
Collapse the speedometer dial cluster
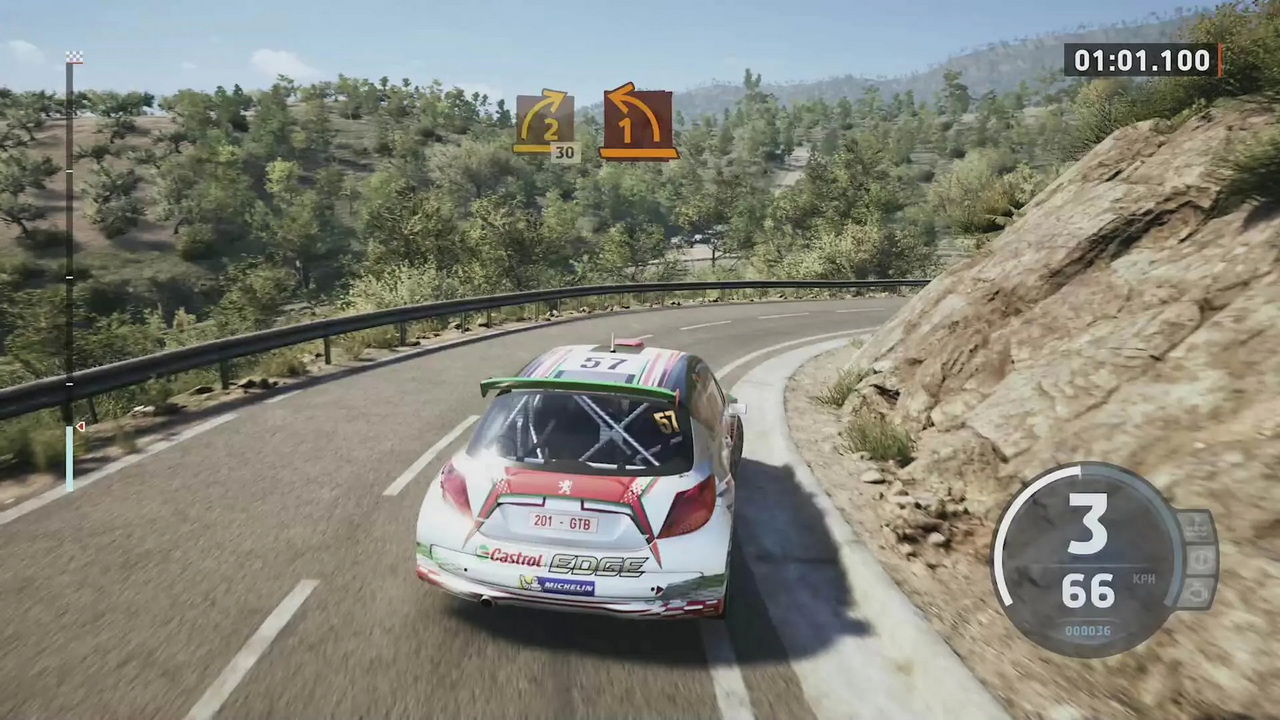pyautogui.click(x=1087, y=555)
